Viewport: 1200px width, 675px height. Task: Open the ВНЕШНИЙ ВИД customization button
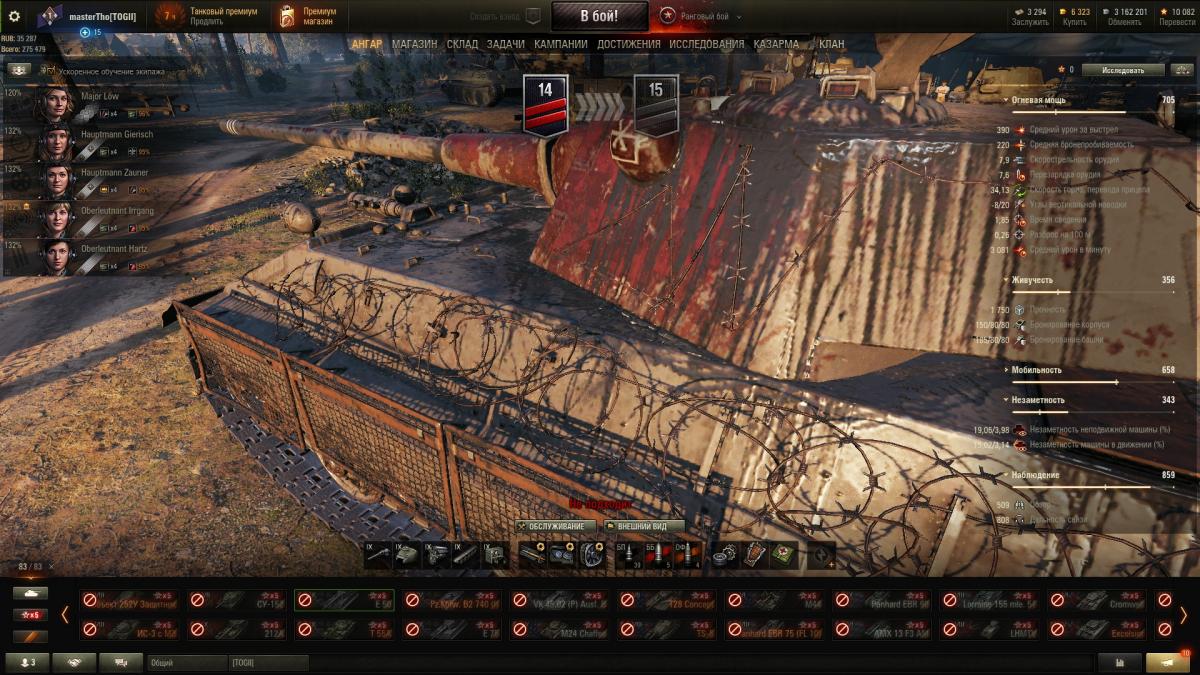(644, 526)
